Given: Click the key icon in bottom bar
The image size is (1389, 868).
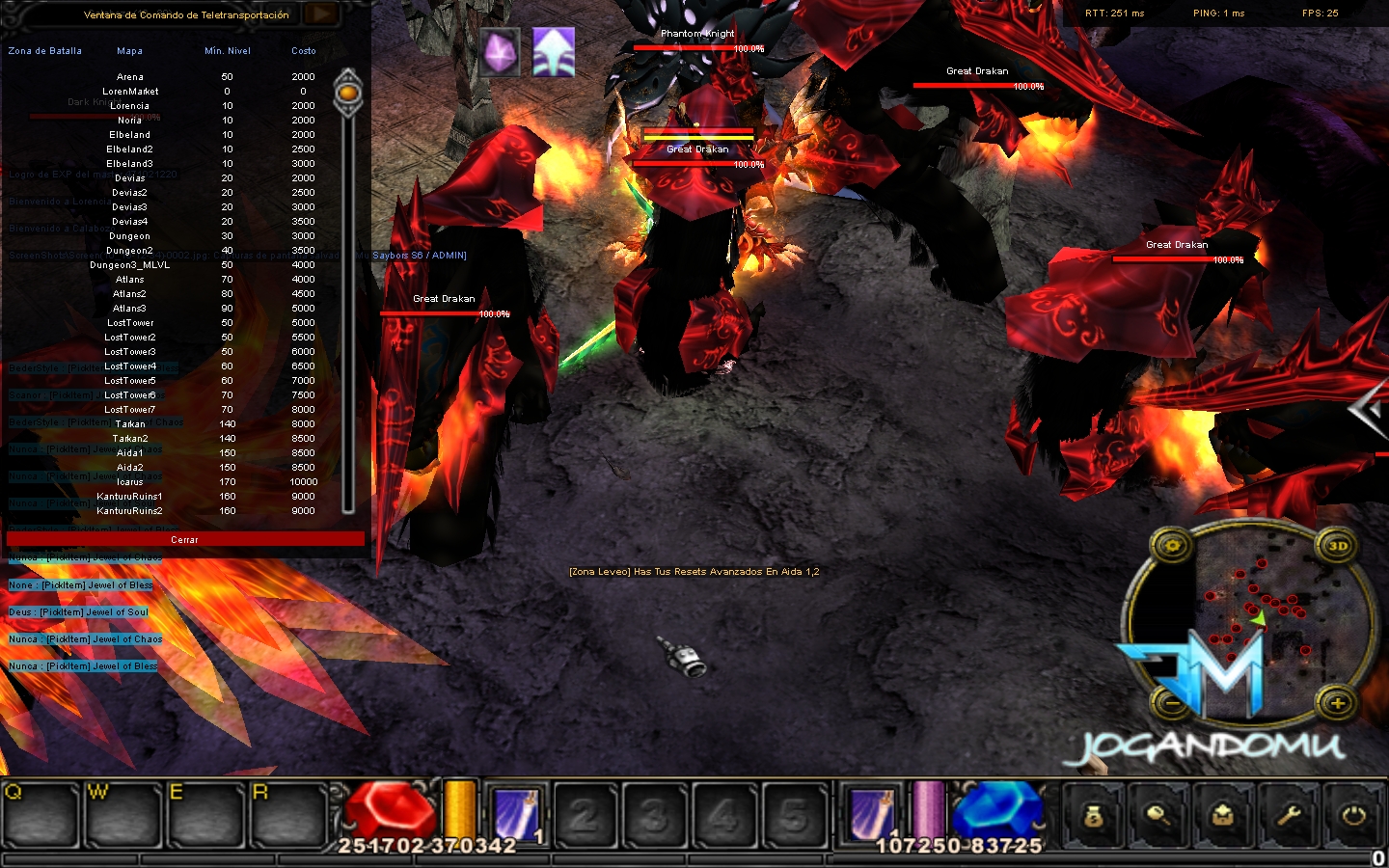Looking at the screenshot, I should coord(1158,816).
